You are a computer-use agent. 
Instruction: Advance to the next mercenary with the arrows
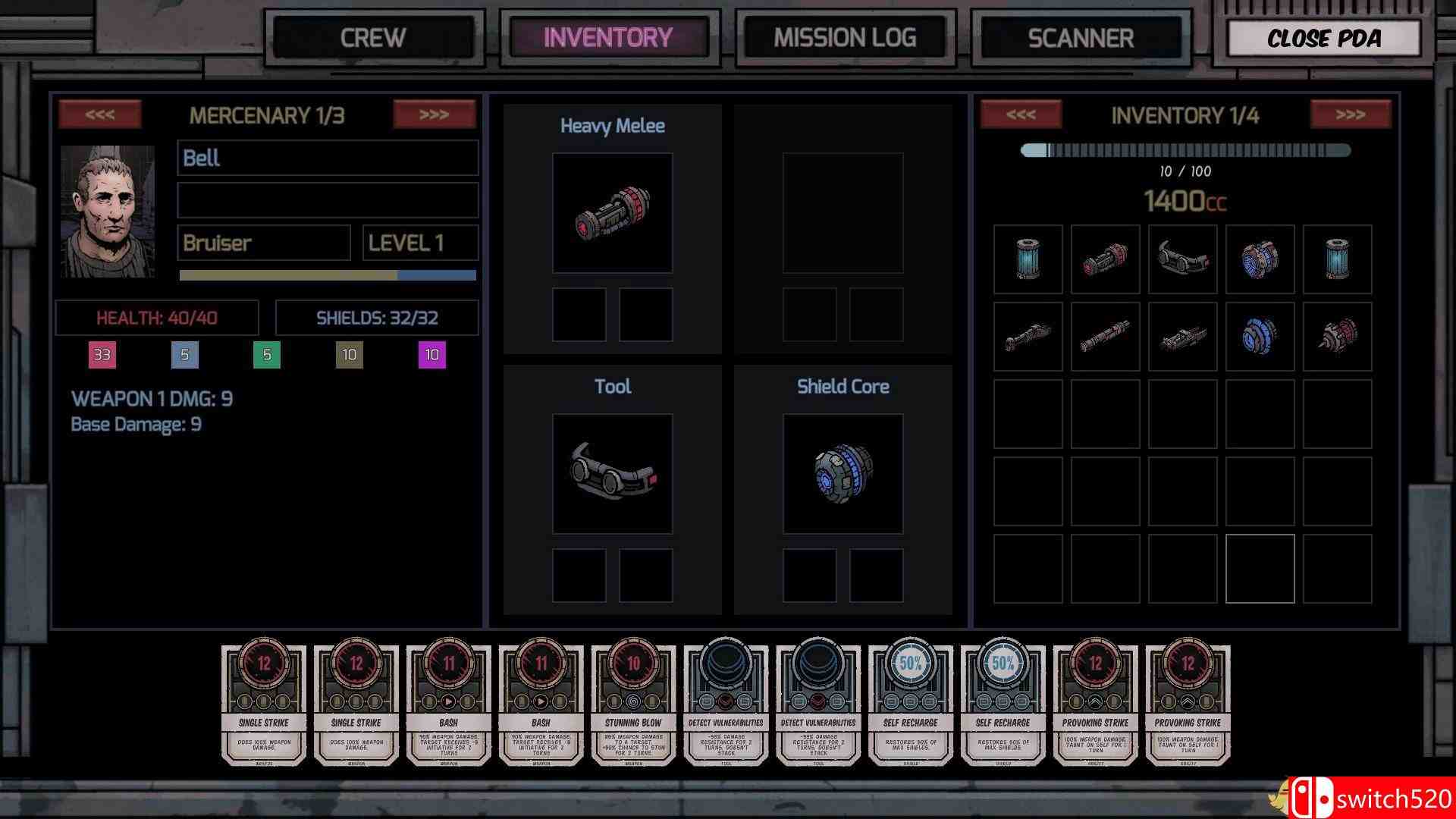point(433,114)
